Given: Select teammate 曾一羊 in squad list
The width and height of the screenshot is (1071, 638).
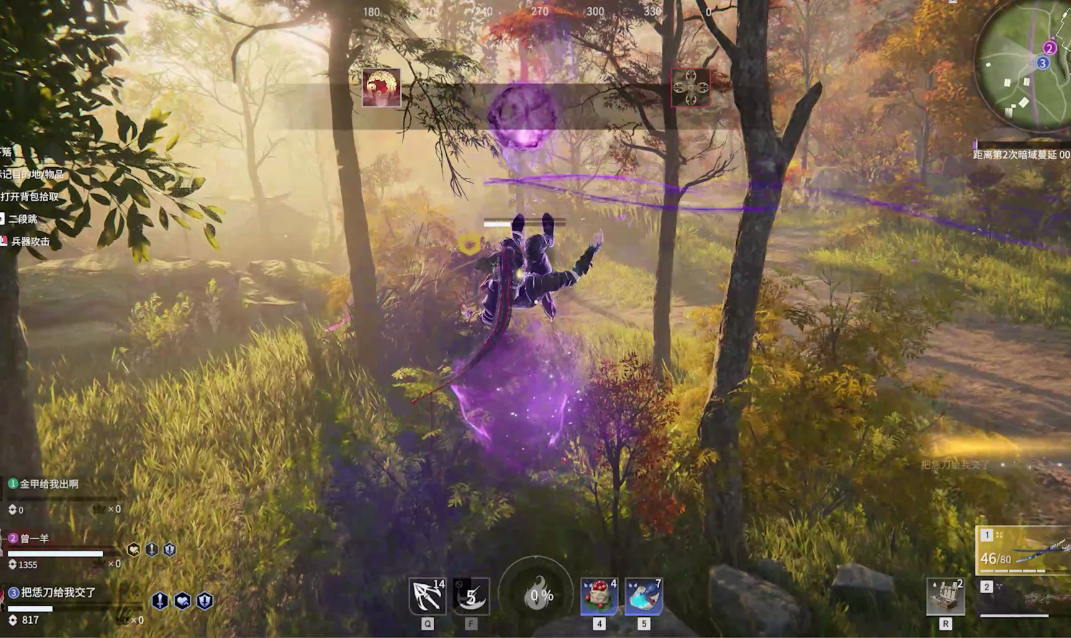Looking at the screenshot, I should tap(42, 539).
